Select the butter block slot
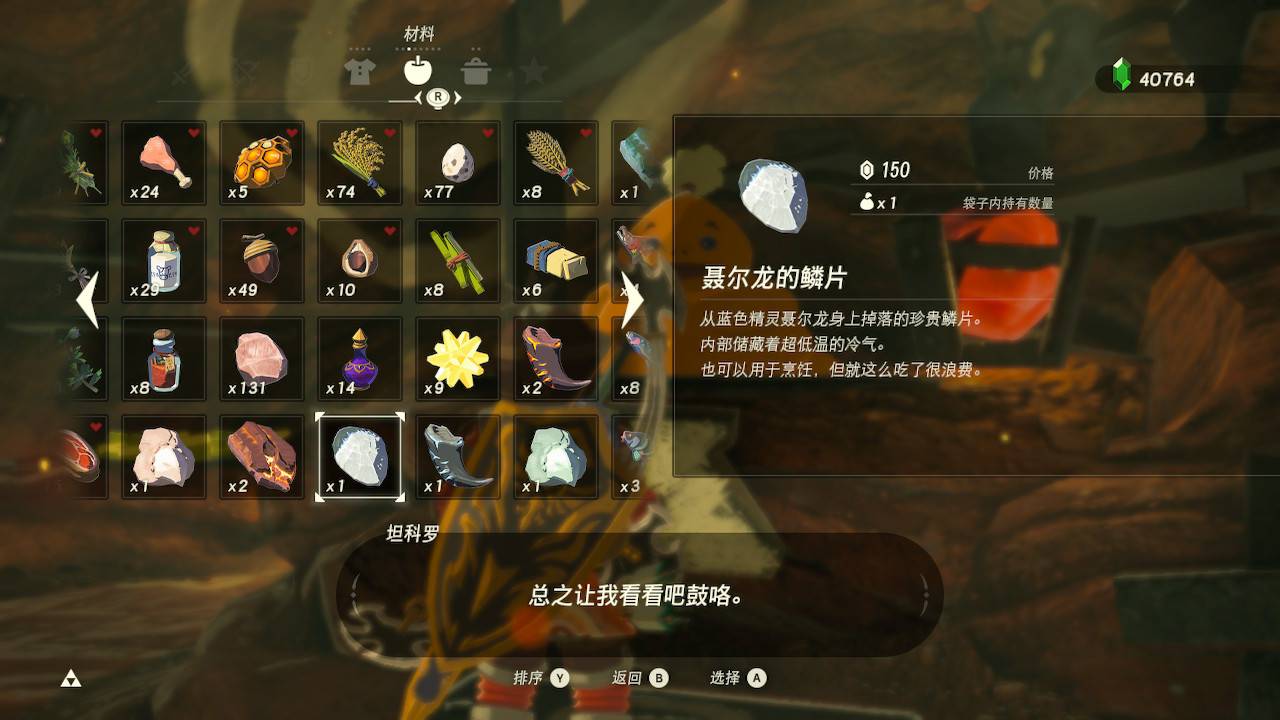This screenshot has height=720, width=1280. 556,261
